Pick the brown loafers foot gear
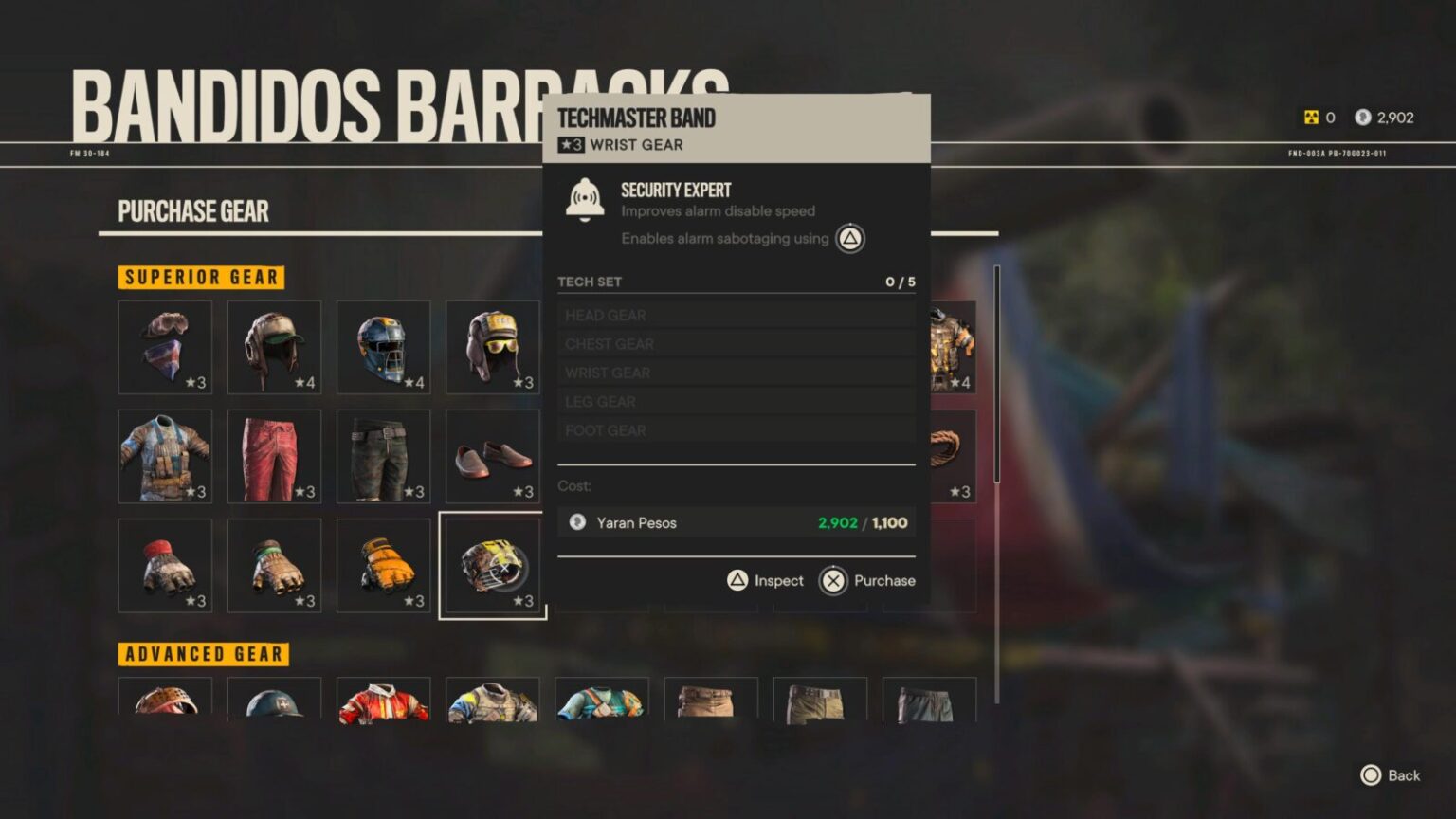Screen dimensions: 1456x819 coord(492,456)
